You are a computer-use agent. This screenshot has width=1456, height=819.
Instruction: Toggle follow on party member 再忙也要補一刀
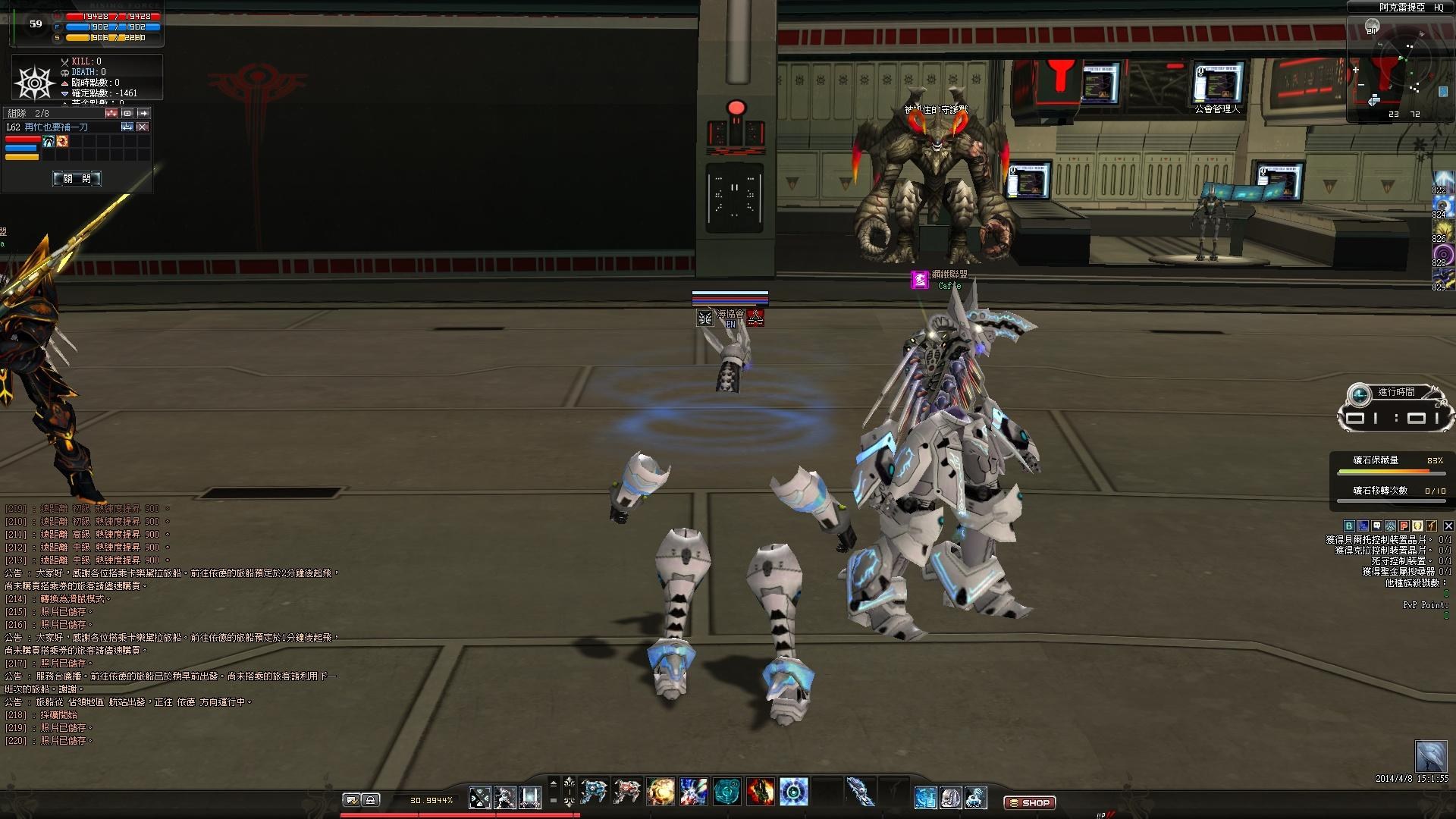coord(127,127)
